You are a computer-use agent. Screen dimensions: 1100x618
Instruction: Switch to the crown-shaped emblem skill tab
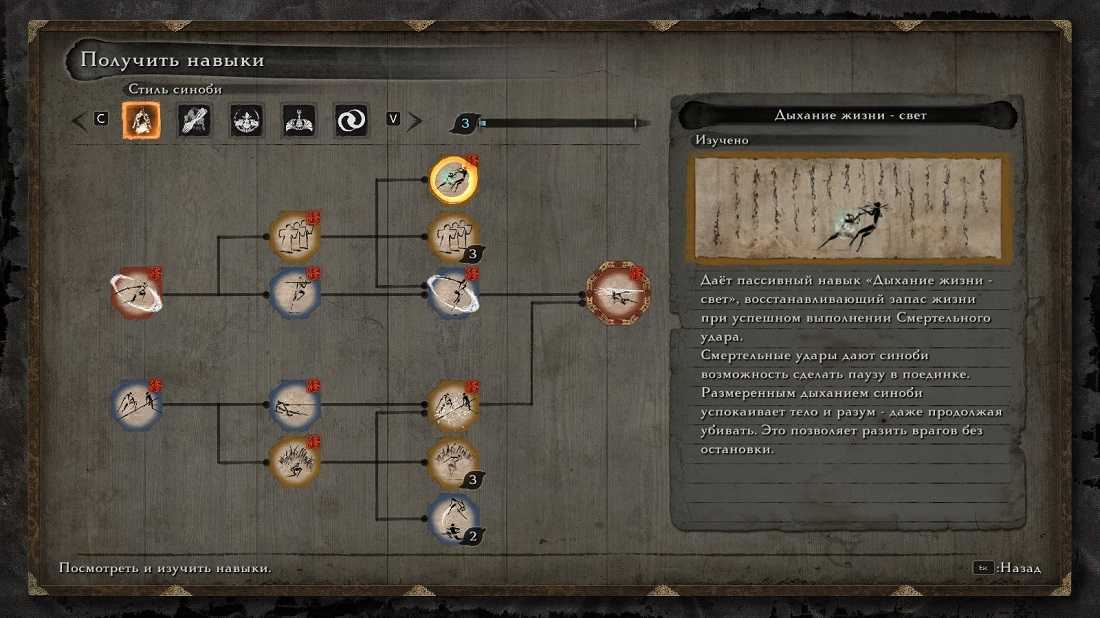pyautogui.click(x=299, y=121)
